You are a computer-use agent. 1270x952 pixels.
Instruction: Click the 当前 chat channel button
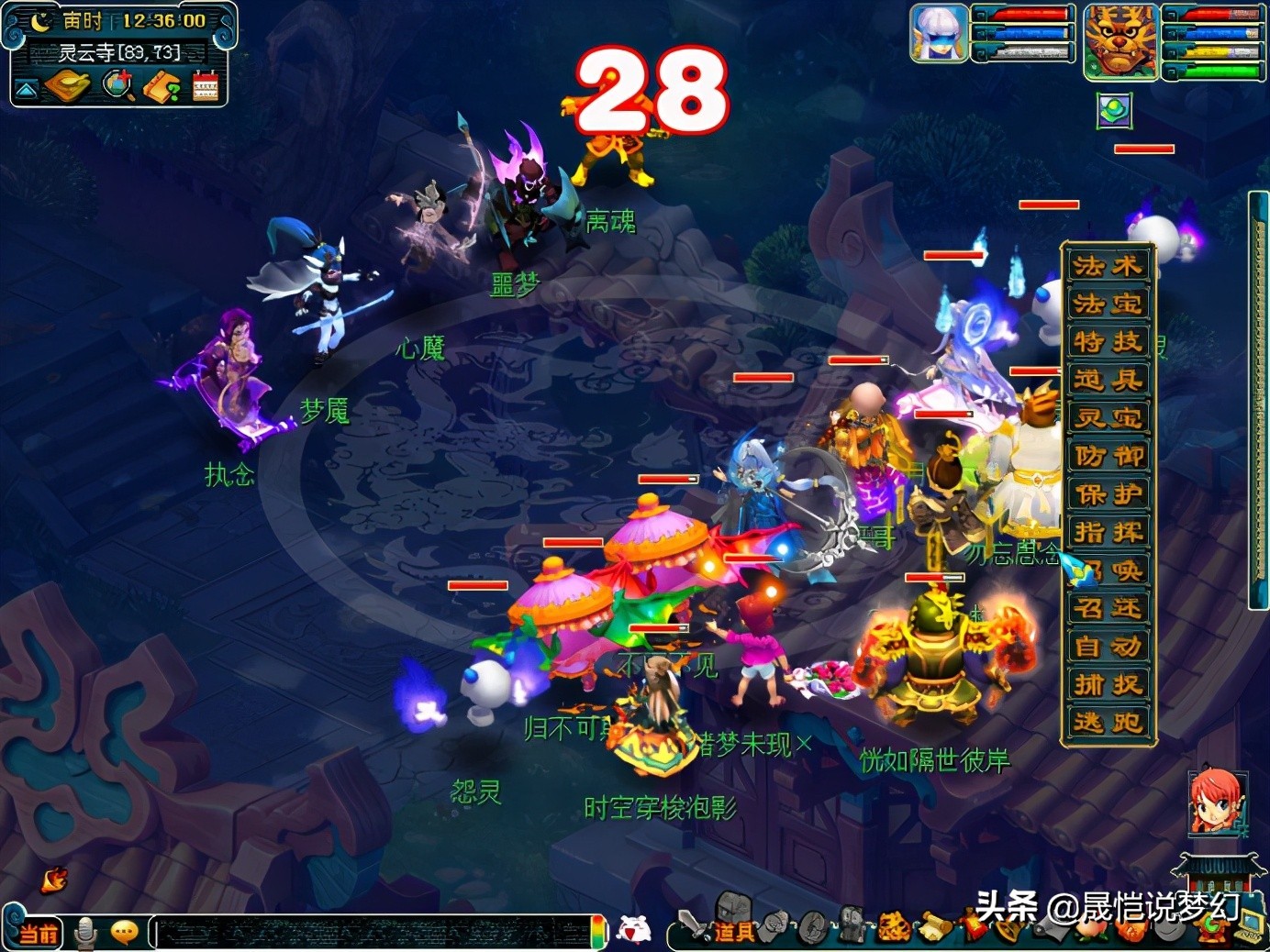pos(39,934)
